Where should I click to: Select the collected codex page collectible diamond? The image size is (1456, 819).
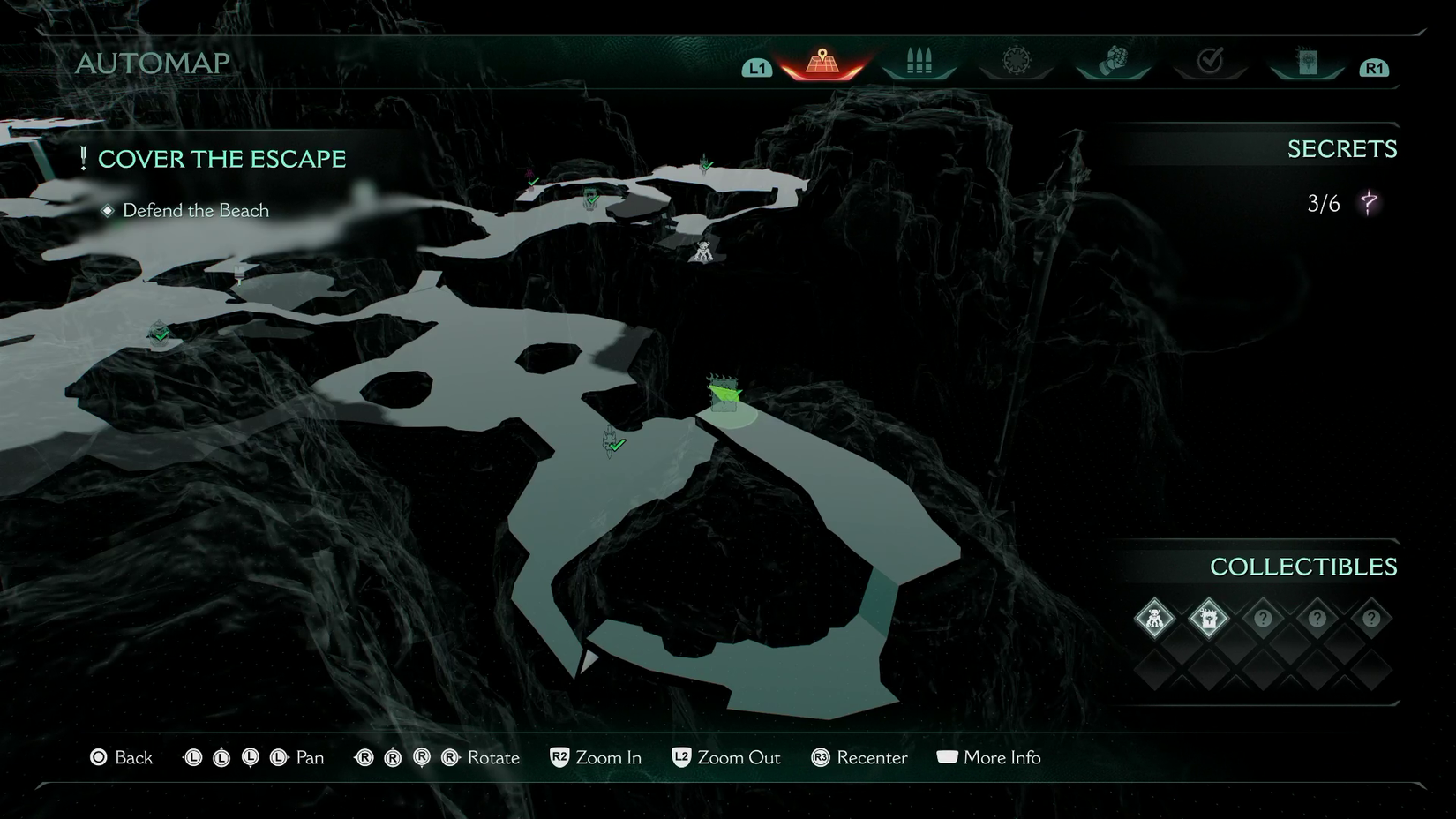tap(1209, 619)
